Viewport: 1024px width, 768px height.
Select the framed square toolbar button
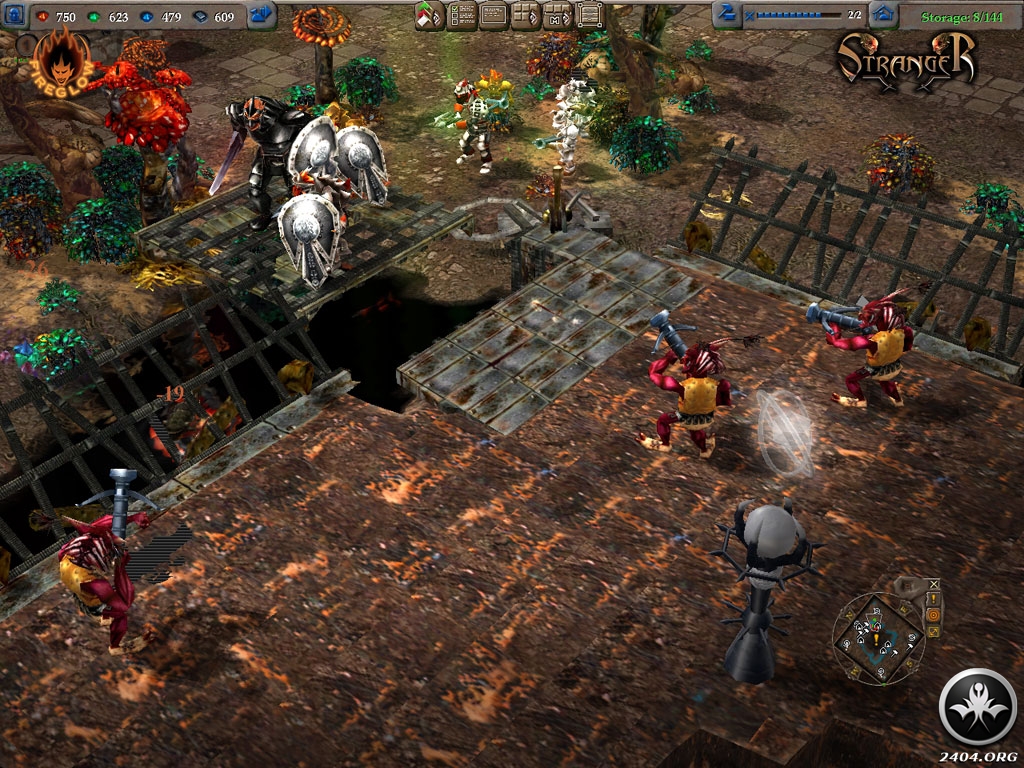(591, 15)
